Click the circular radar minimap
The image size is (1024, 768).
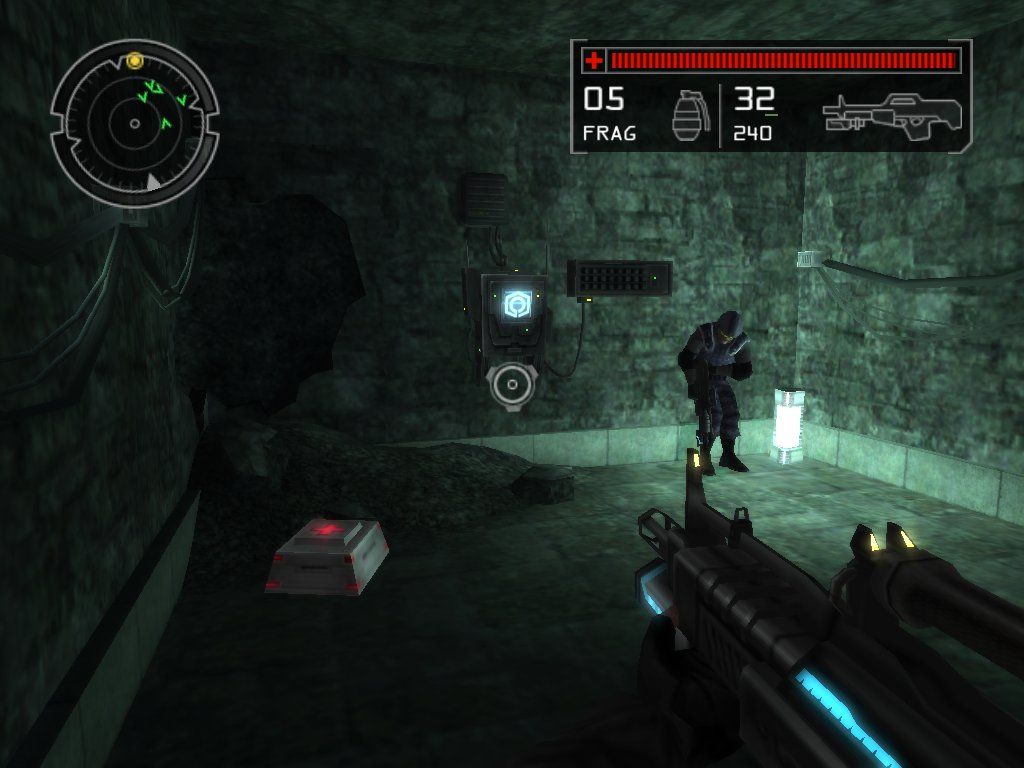click(x=134, y=124)
